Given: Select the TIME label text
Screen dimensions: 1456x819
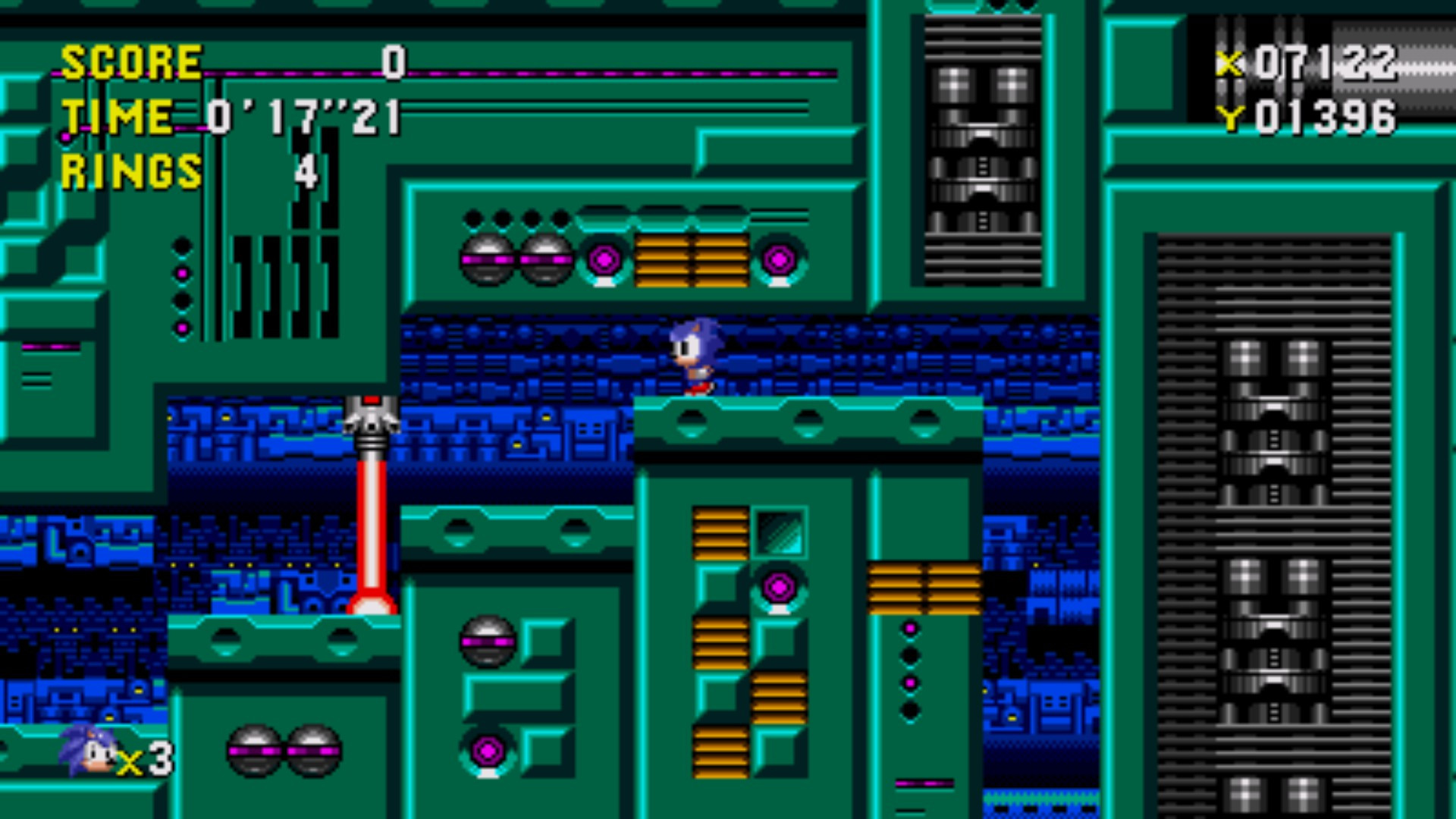Looking at the screenshot, I should (x=118, y=116).
